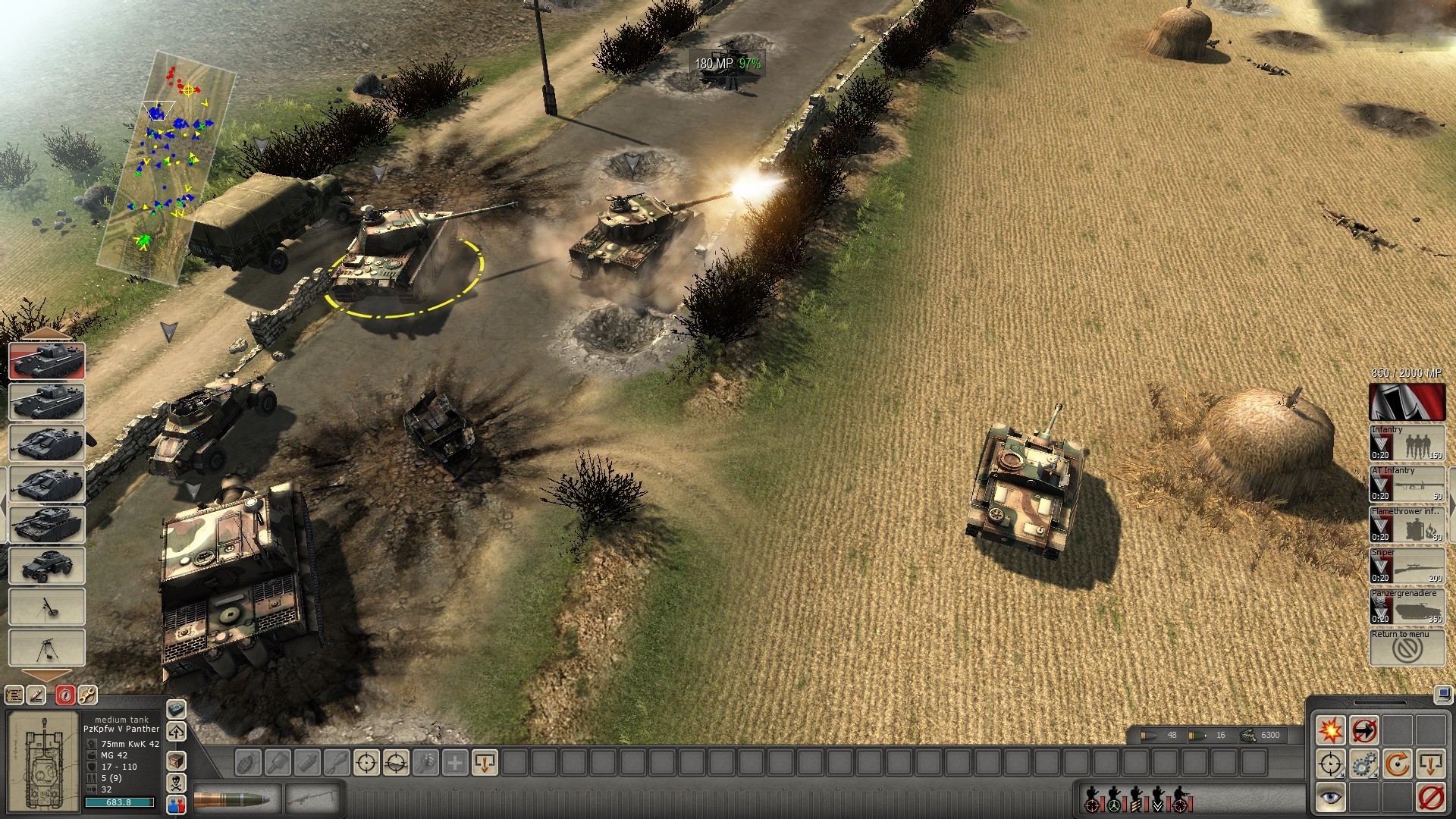Toggle the skull and crossbones button
This screenshot has width=1456, height=819.
tap(176, 782)
